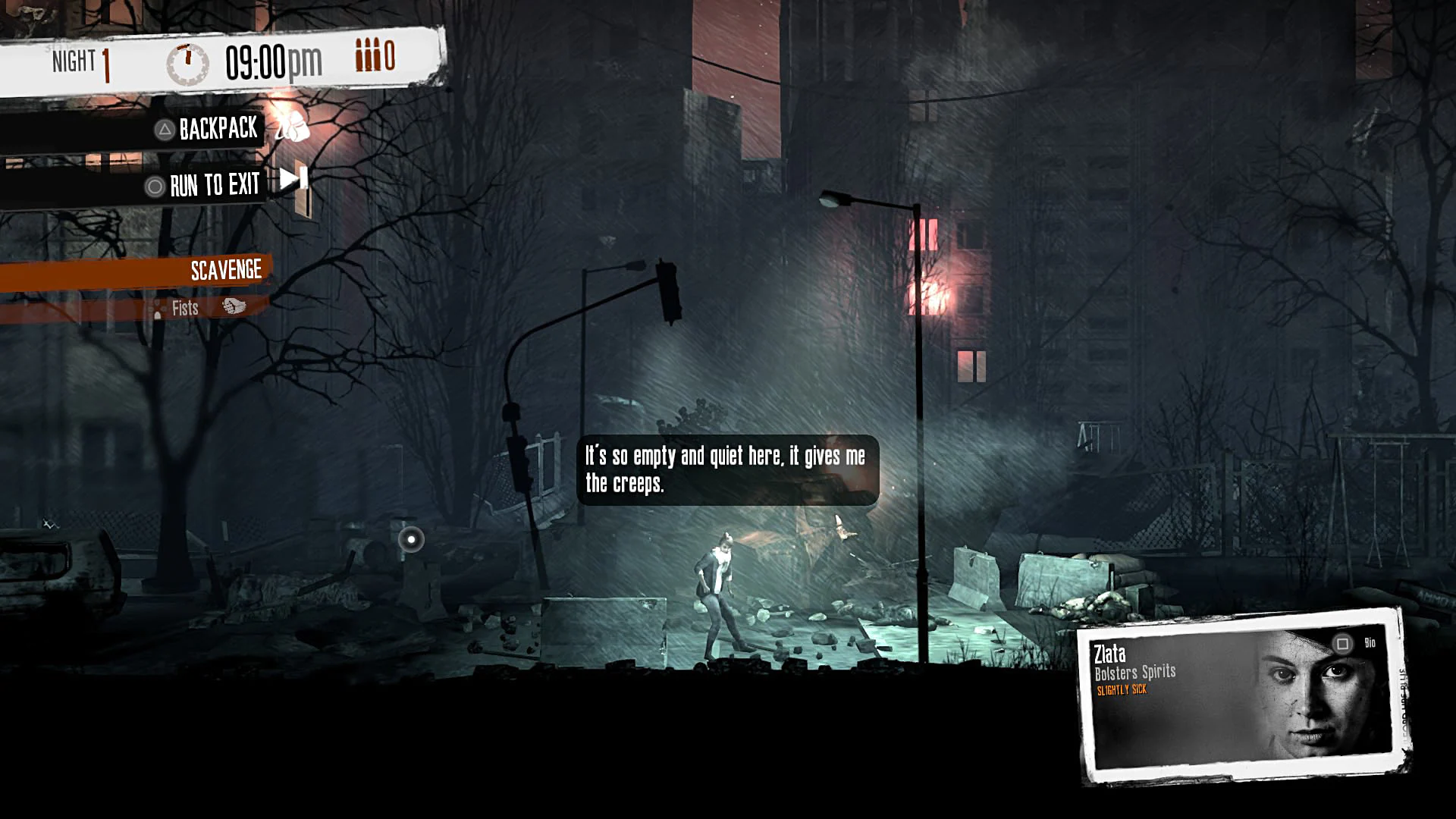The height and width of the screenshot is (819, 1456).
Task: Click RUN TO EXIT
Action: coord(214,184)
